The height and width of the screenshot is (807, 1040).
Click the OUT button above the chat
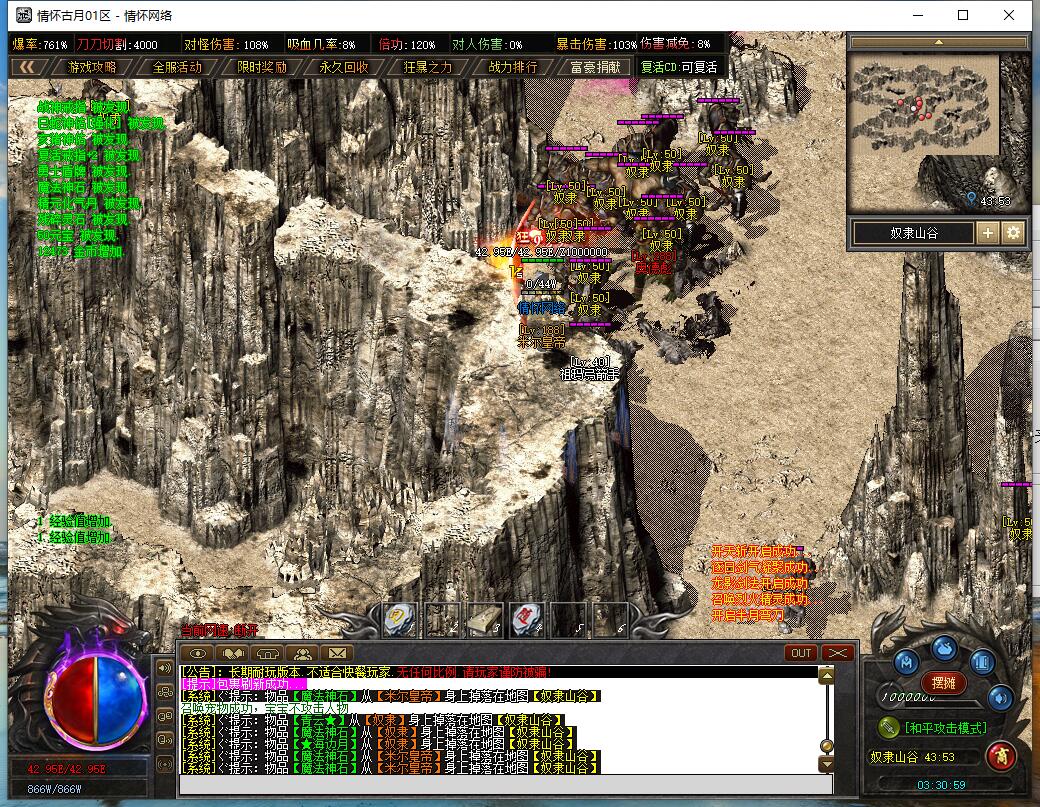800,653
